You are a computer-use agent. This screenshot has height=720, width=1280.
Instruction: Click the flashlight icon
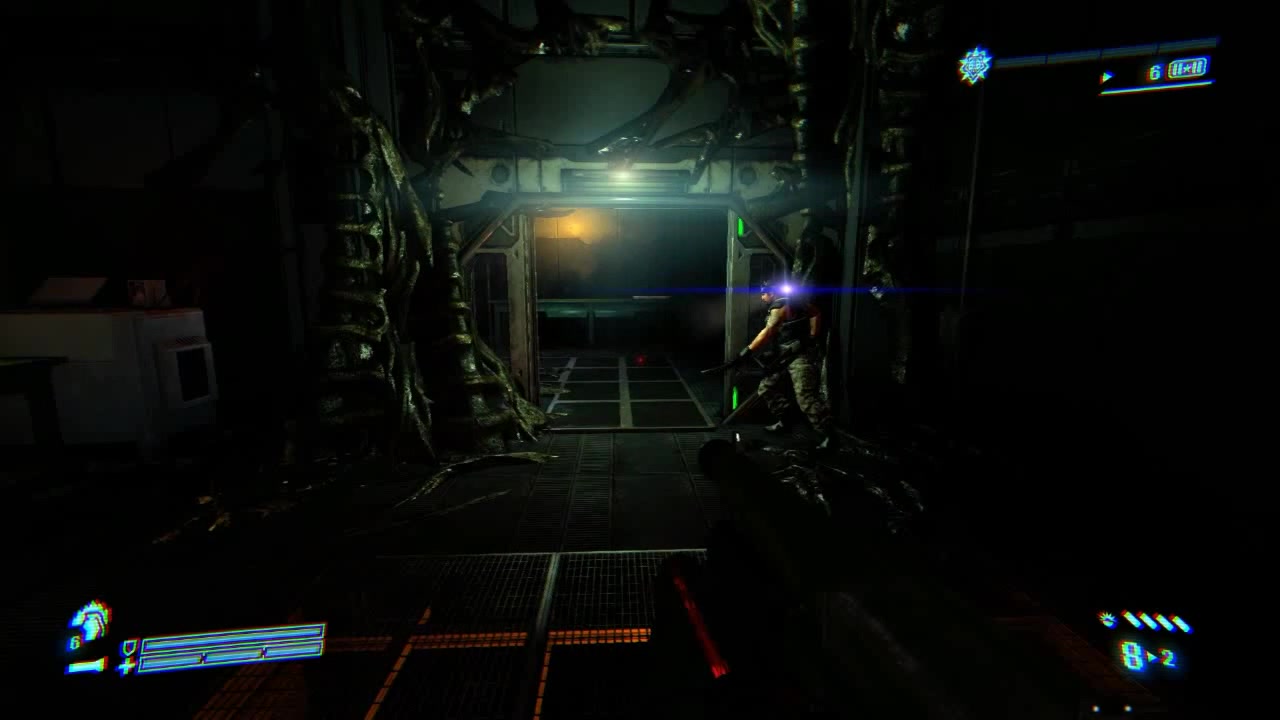click(86, 665)
